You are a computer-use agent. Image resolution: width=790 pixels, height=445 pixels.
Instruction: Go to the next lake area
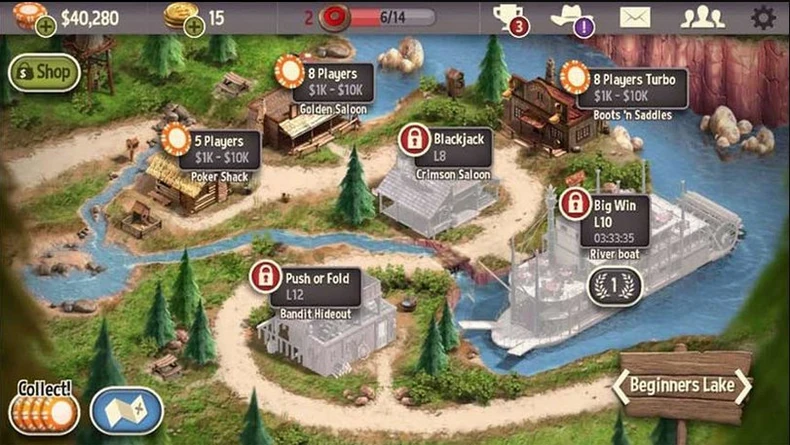coord(743,387)
